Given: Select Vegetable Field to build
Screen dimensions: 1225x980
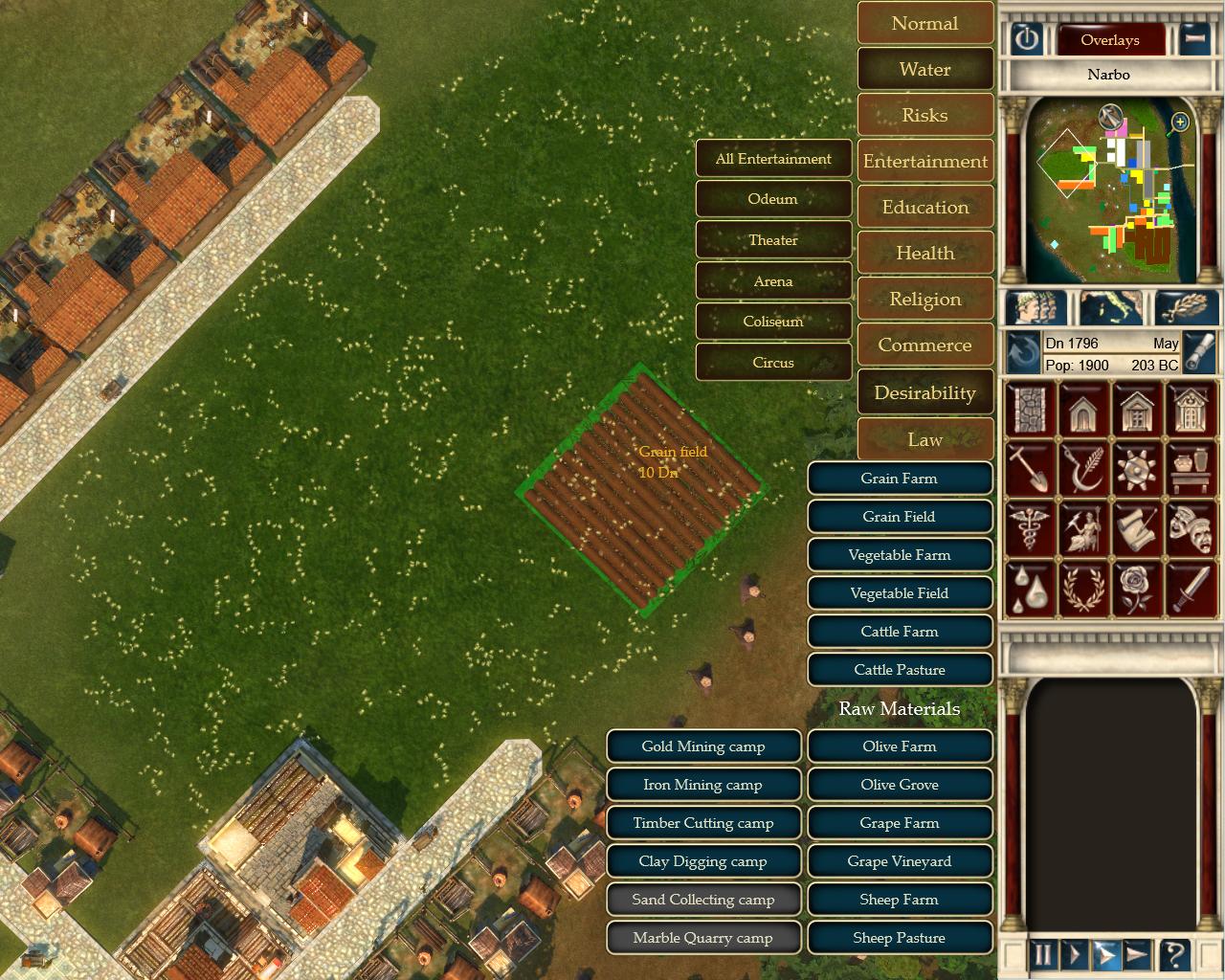Looking at the screenshot, I should [899, 593].
